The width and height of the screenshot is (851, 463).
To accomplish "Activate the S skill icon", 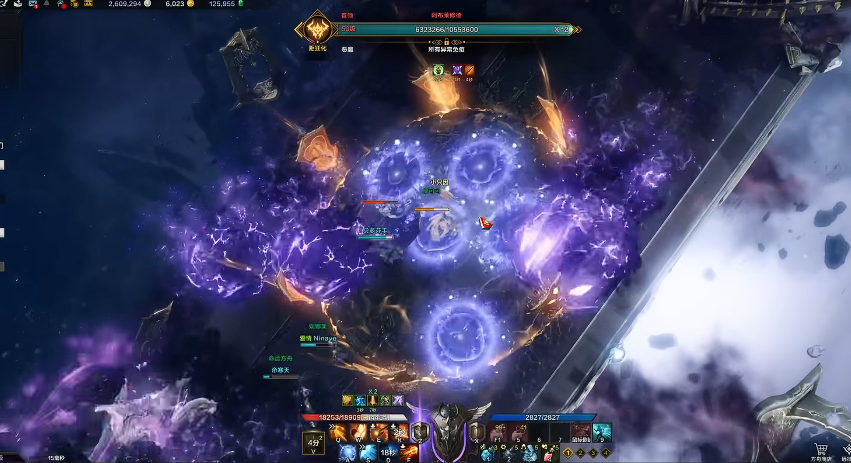I will [367, 452].
